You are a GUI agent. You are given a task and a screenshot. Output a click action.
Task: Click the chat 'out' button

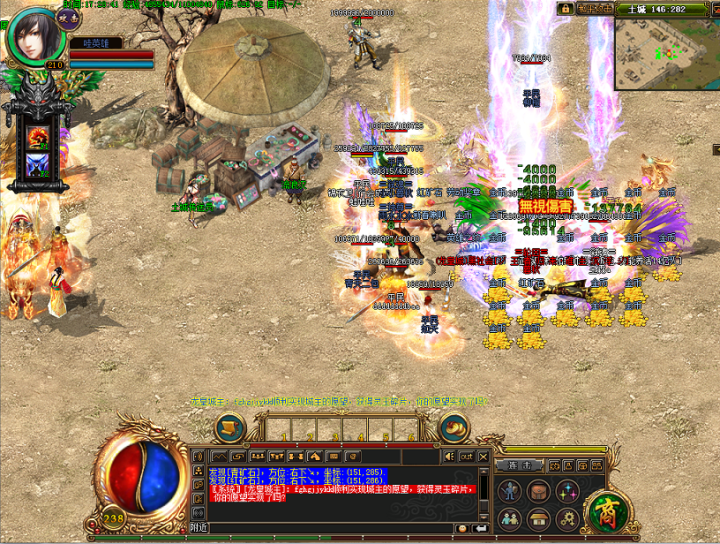pyautogui.click(x=466, y=456)
